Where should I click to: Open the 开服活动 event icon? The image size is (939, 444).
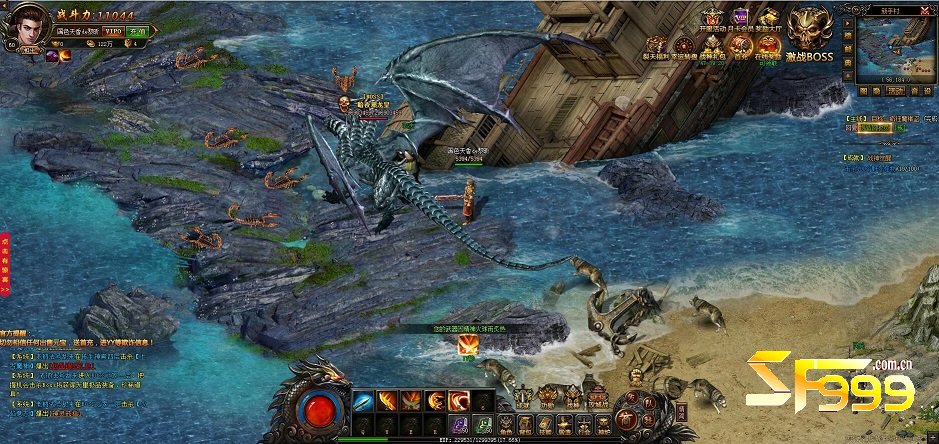(712, 20)
